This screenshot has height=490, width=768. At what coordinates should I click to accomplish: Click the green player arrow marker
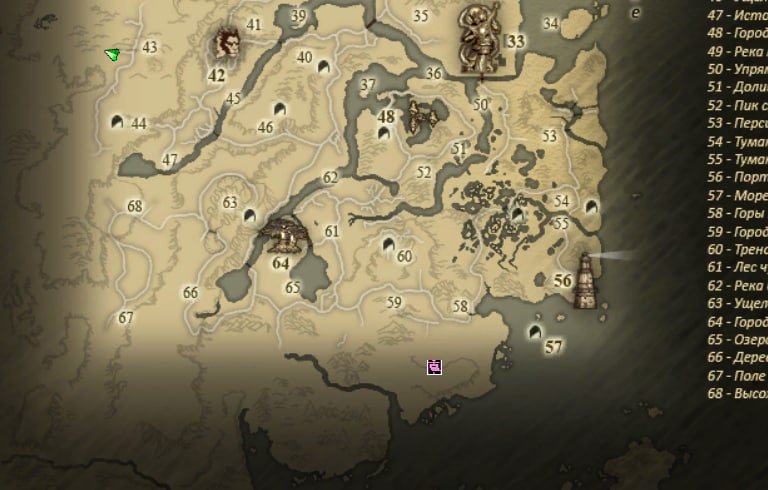(x=112, y=54)
